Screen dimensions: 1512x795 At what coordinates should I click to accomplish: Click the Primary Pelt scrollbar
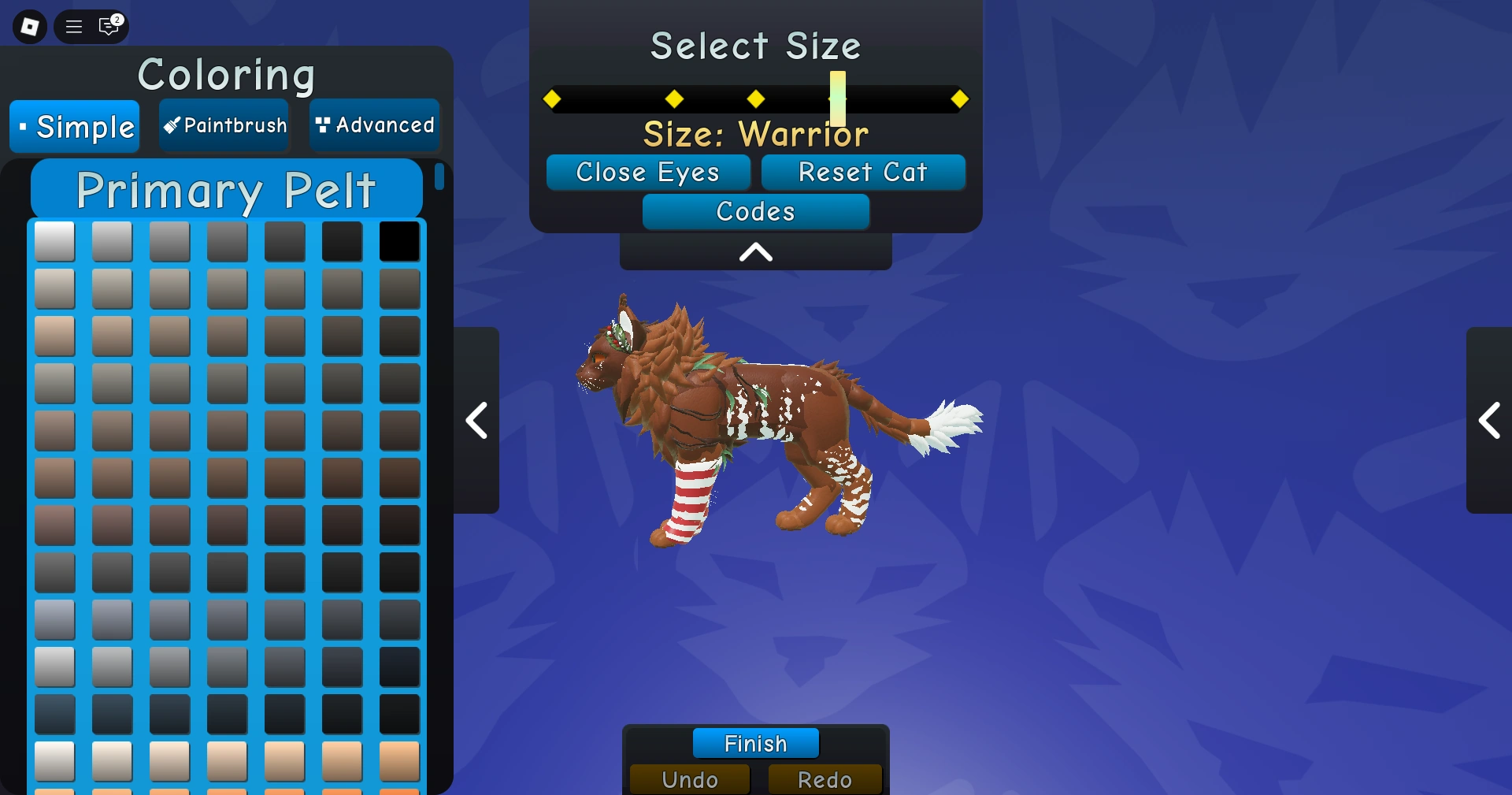[x=441, y=178]
